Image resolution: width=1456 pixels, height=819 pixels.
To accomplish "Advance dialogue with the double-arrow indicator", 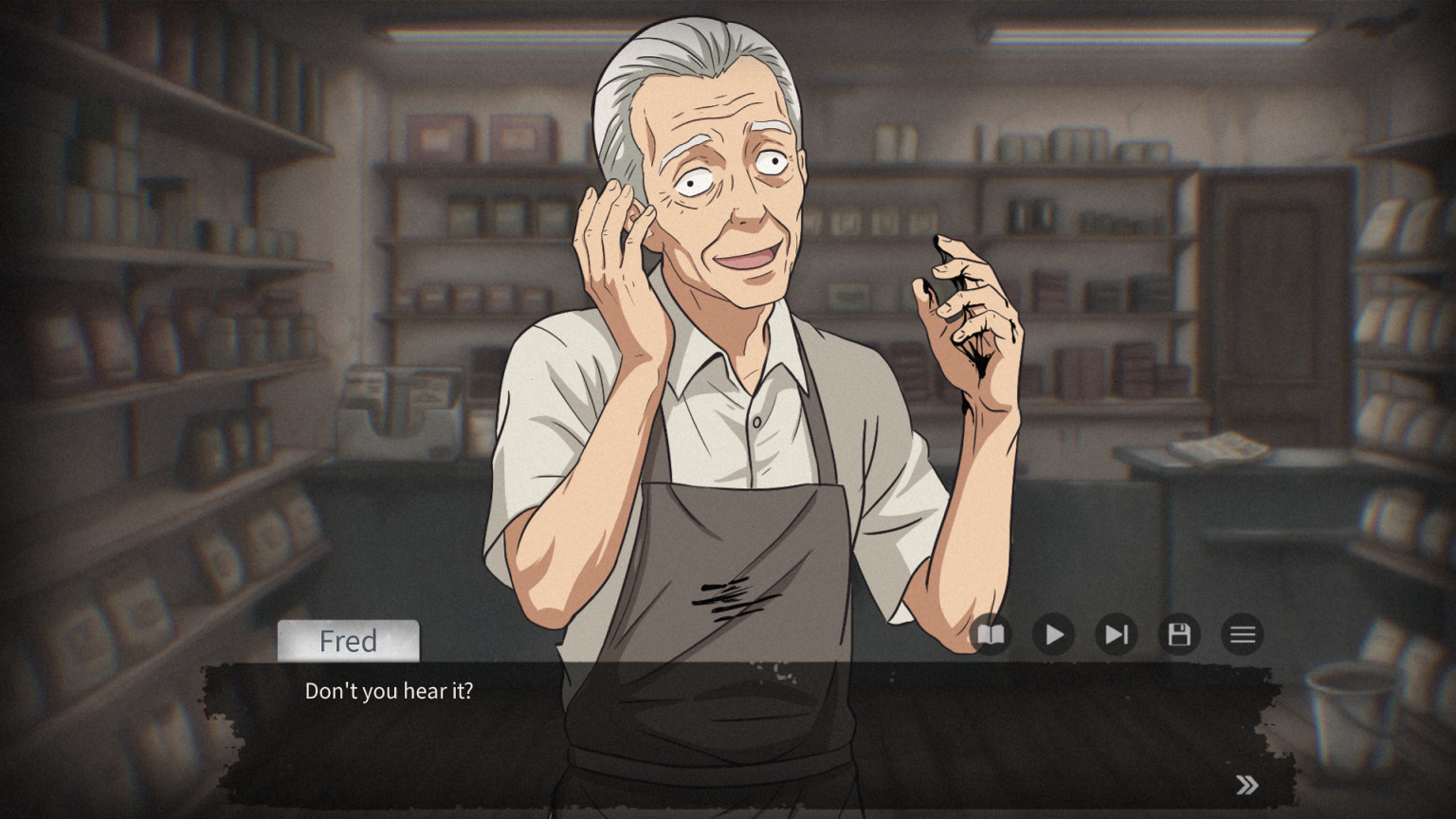I will point(1247,785).
